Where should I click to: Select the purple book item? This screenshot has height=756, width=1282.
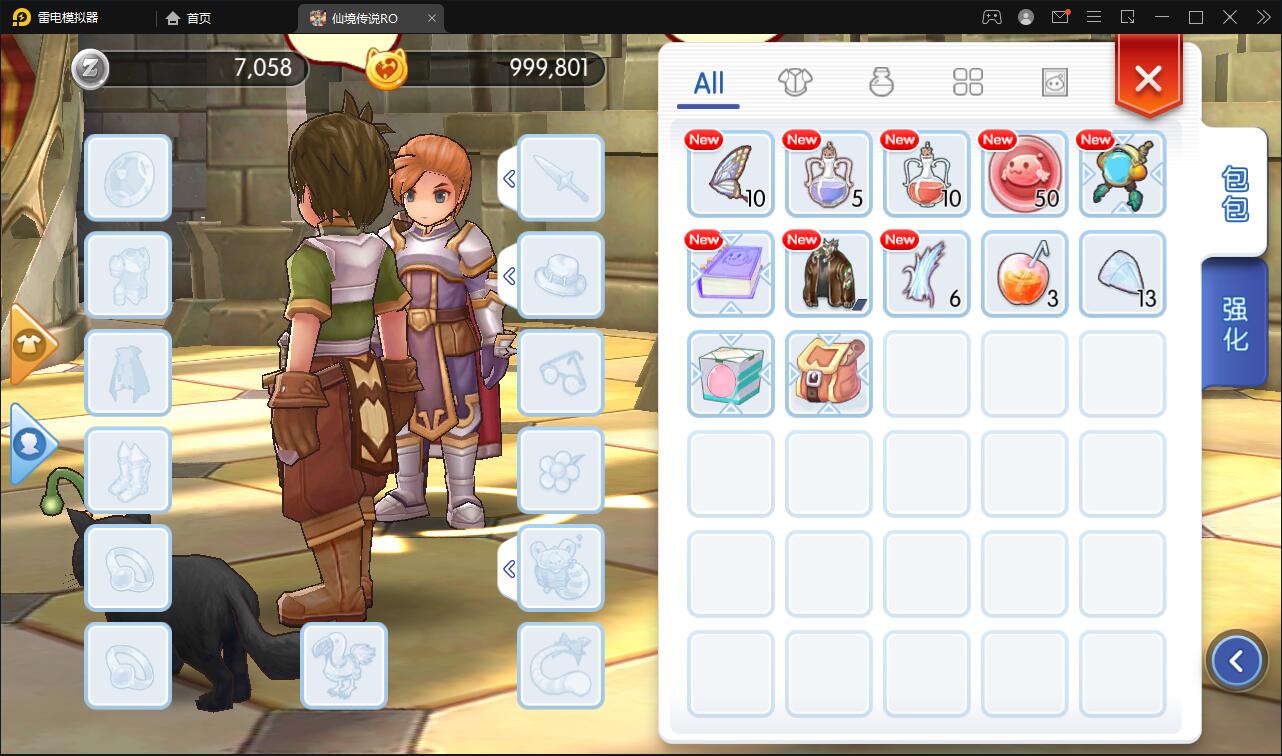click(x=731, y=274)
